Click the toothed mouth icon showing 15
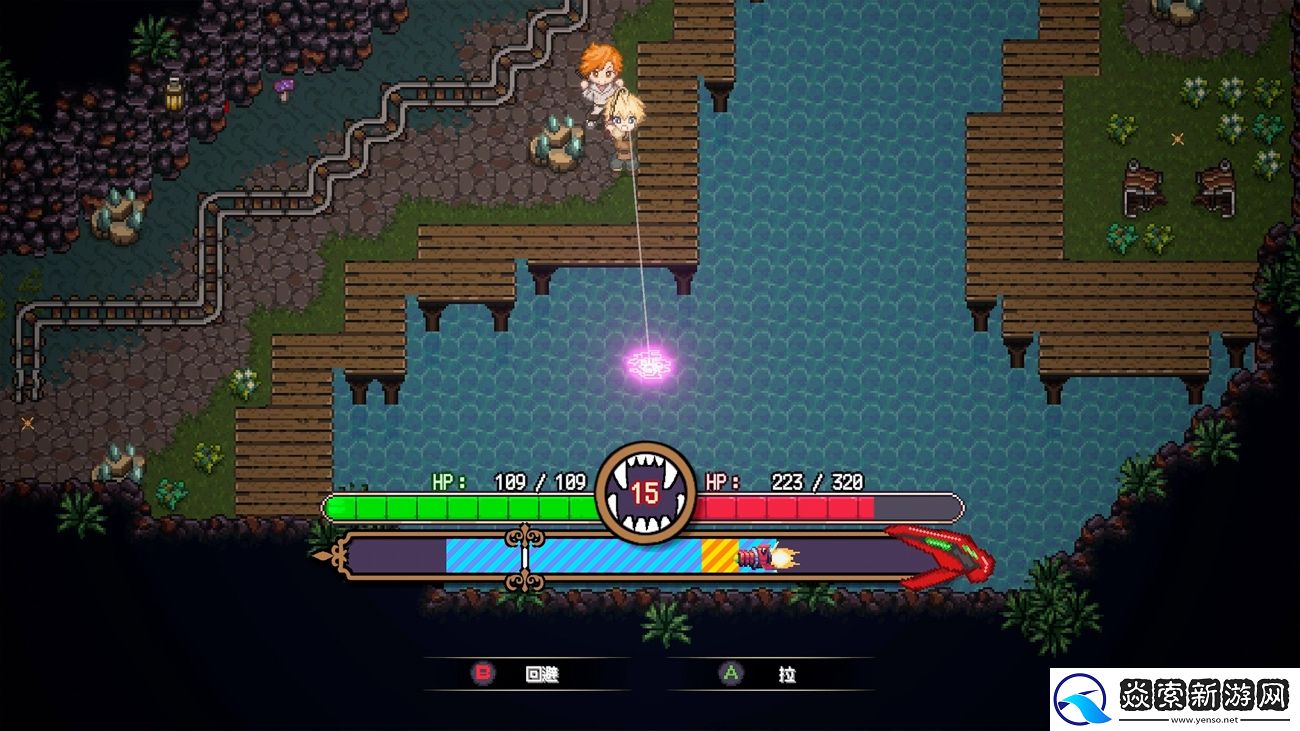Screen dimensions: 1300x731 [648, 488]
